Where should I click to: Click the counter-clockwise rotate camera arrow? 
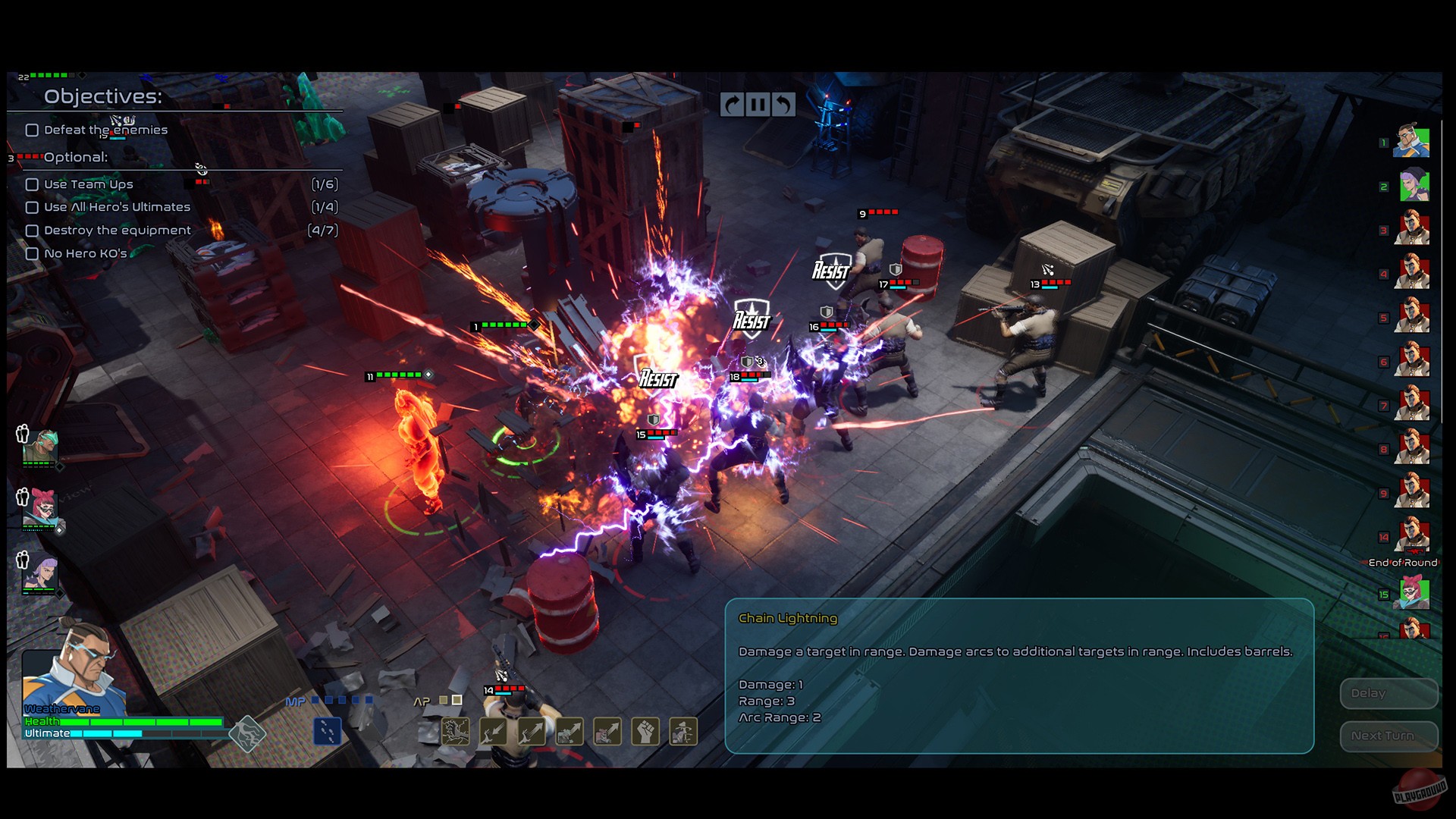coord(783,105)
